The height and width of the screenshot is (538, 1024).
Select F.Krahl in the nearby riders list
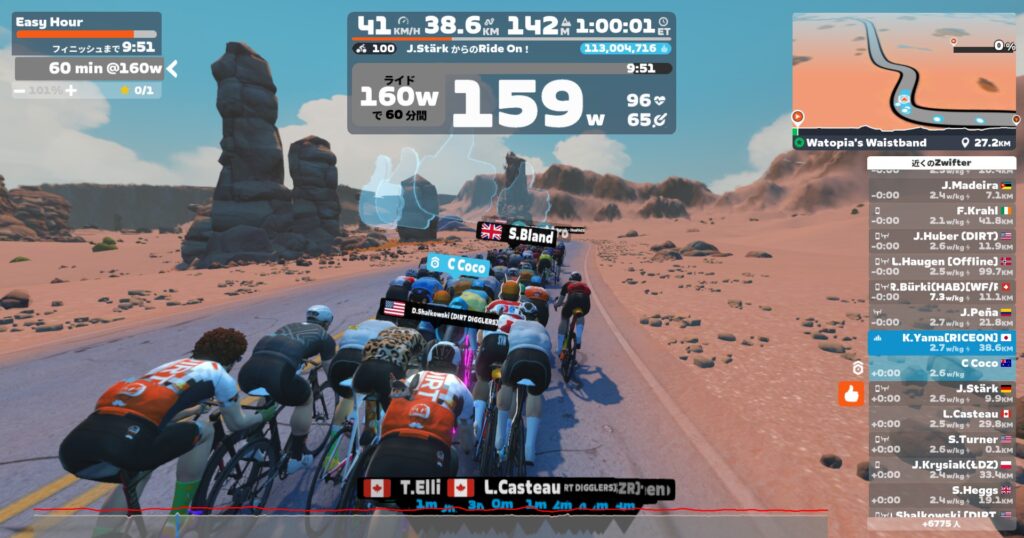coord(942,216)
